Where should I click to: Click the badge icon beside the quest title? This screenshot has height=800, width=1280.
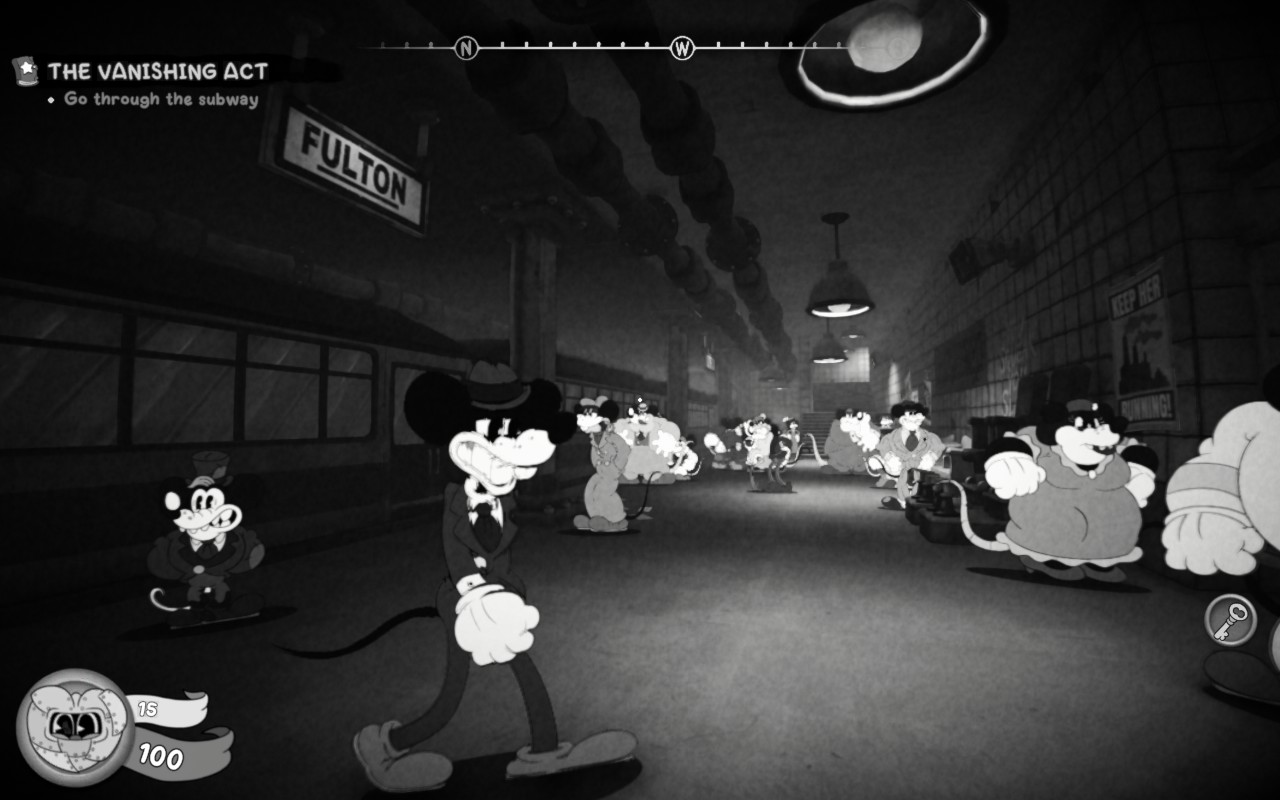[x=25, y=70]
